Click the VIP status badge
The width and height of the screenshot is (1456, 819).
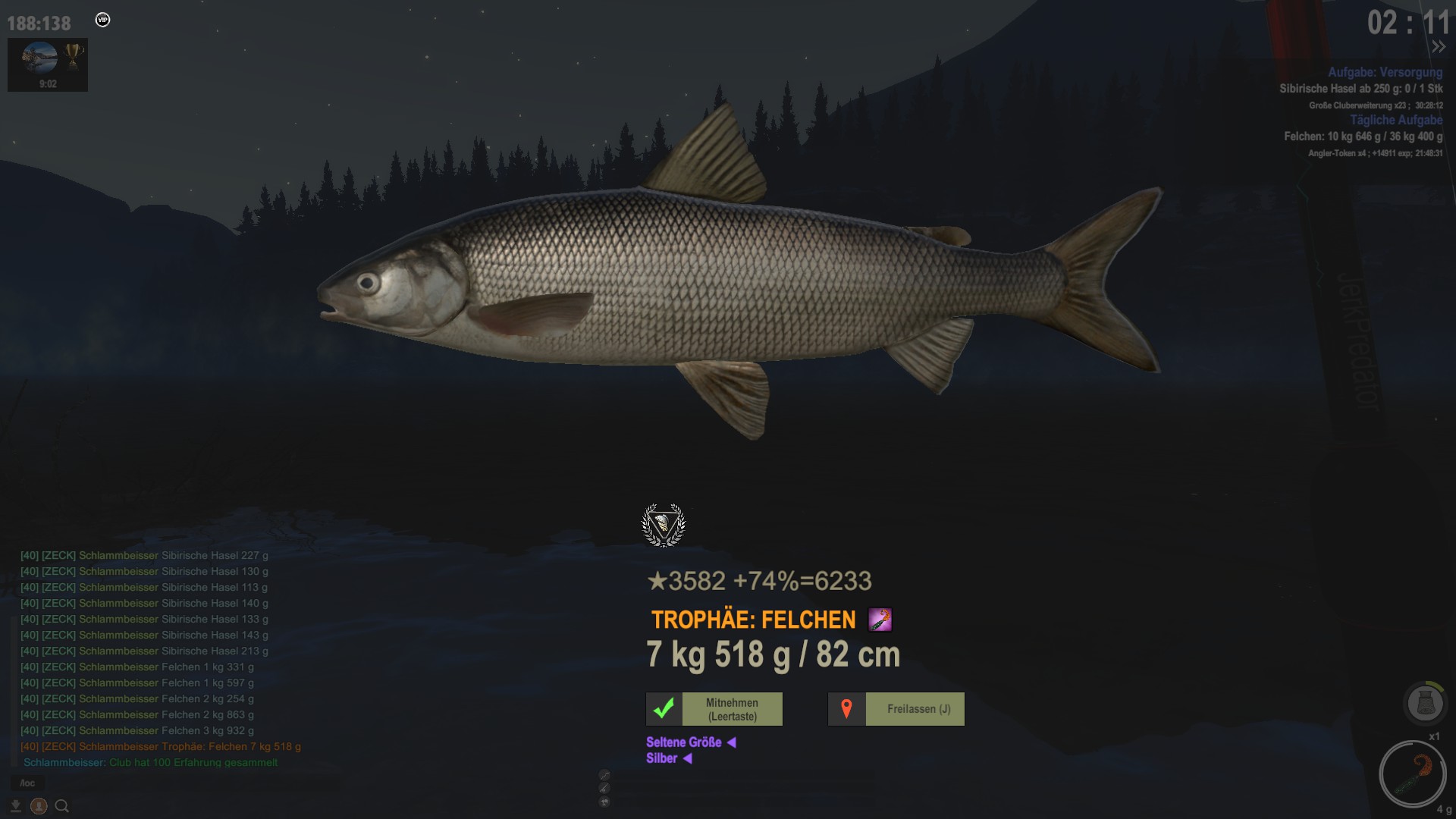click(x=103, y=20)
